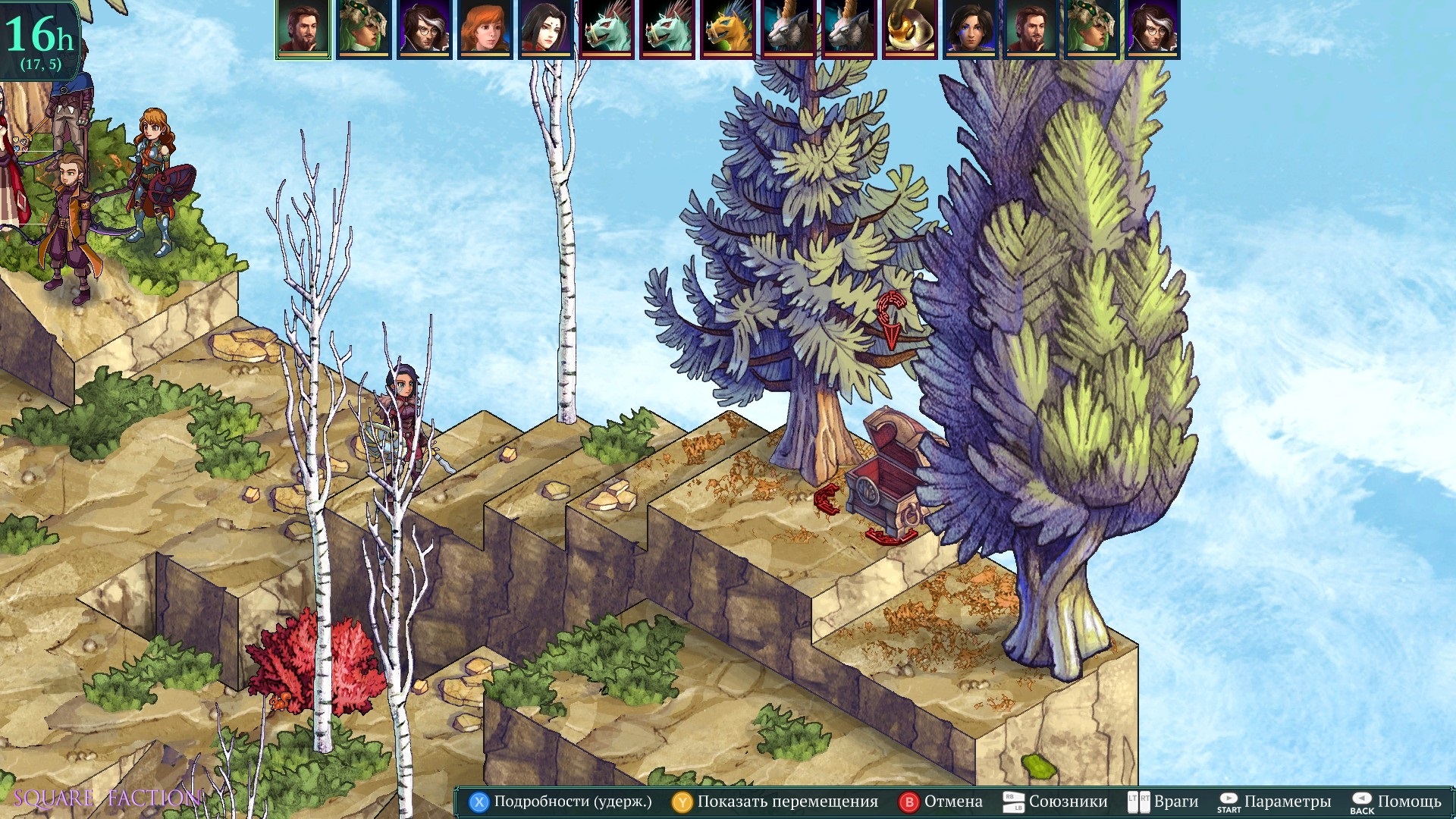Select the red-haired woman's turn-order portrait
The height and width of the screenshot is (819, 1456).
coord(485,30)
